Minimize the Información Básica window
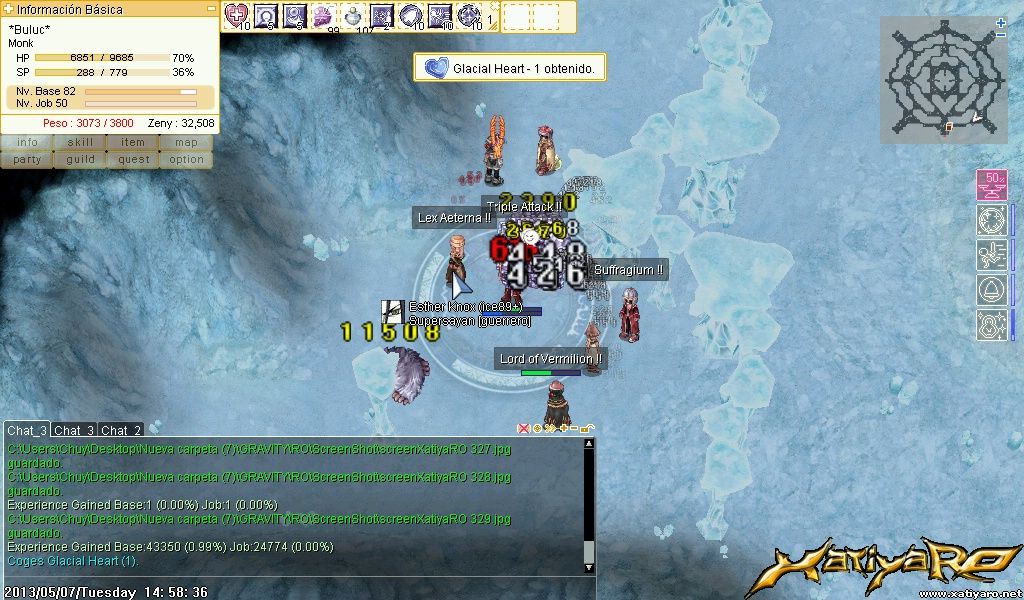The height and width of the screenshot is (600, 1024). (211, 9)
